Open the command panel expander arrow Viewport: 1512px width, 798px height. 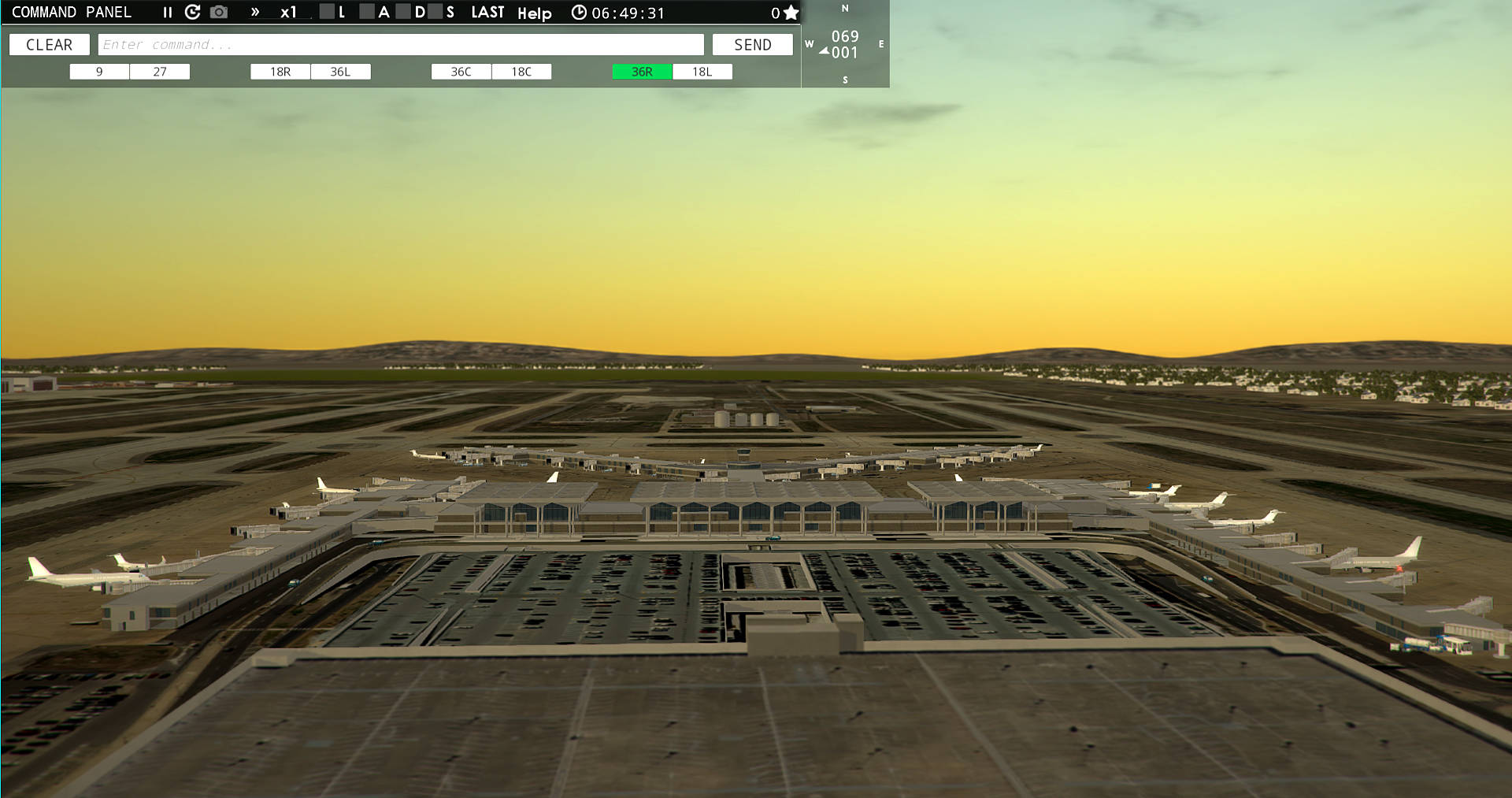click(254, 12)
